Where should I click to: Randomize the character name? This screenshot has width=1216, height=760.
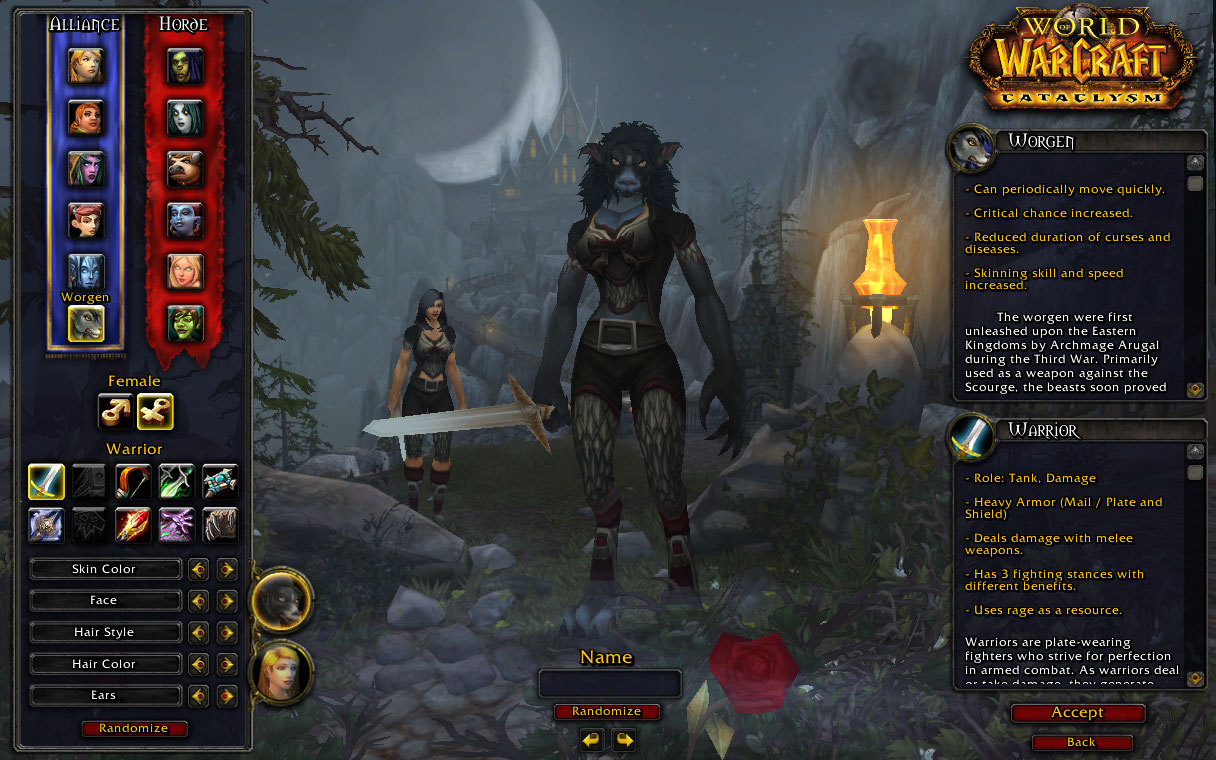click(x=607, y=712)
